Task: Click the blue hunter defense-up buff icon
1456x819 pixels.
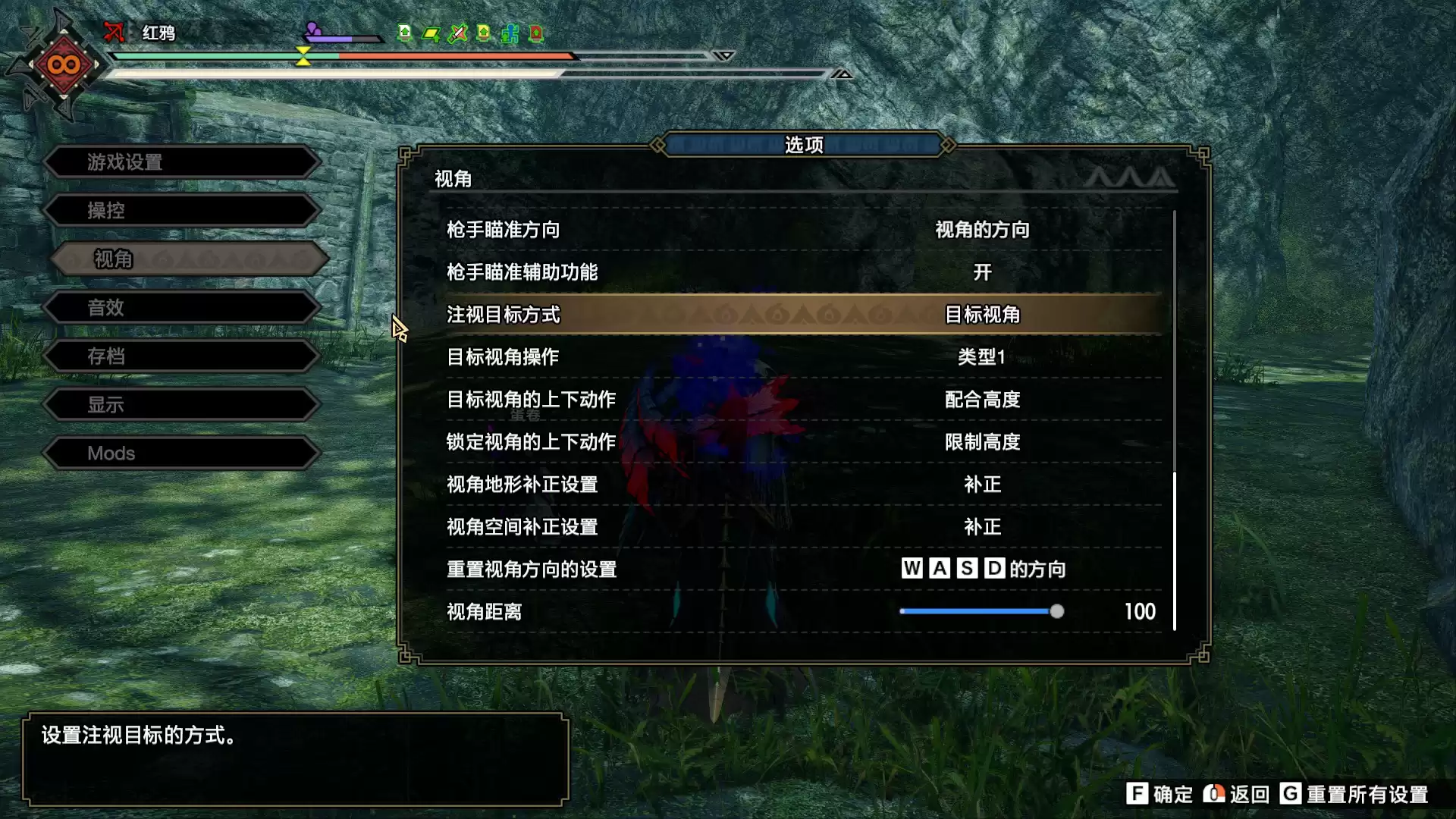Action: tap(508, 33)
